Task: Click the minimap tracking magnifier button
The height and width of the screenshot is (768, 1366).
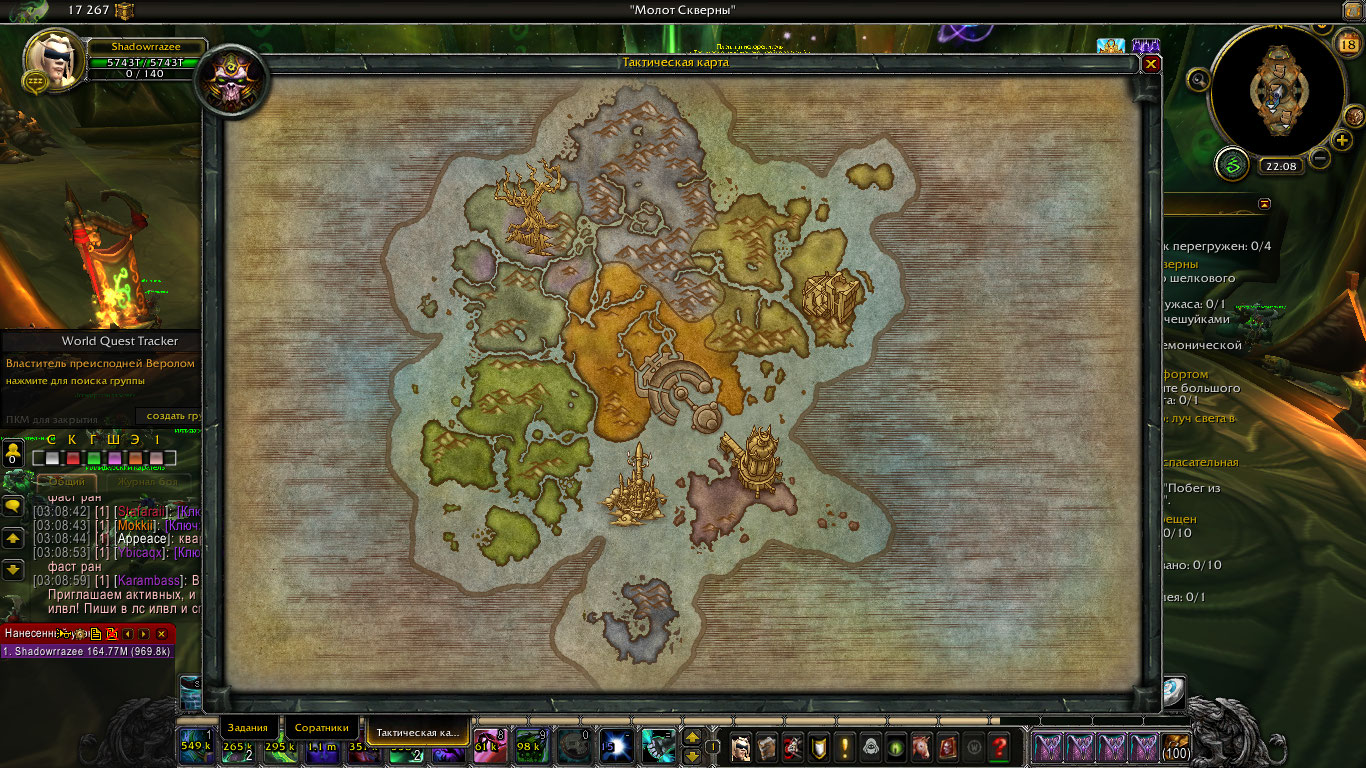Action: point(1198,79)
